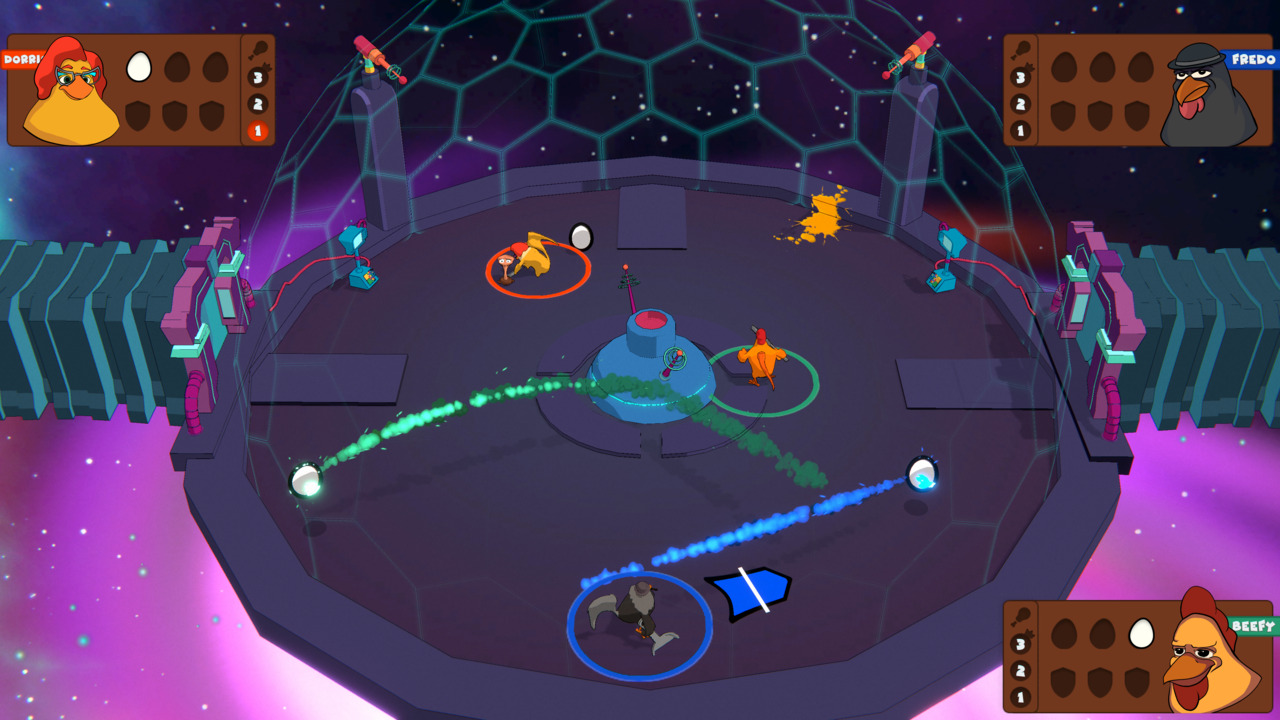Click the crowned score badge on Fredo's panel
The height and width of the screenshot is (720, 1280).
(1019, 78)
